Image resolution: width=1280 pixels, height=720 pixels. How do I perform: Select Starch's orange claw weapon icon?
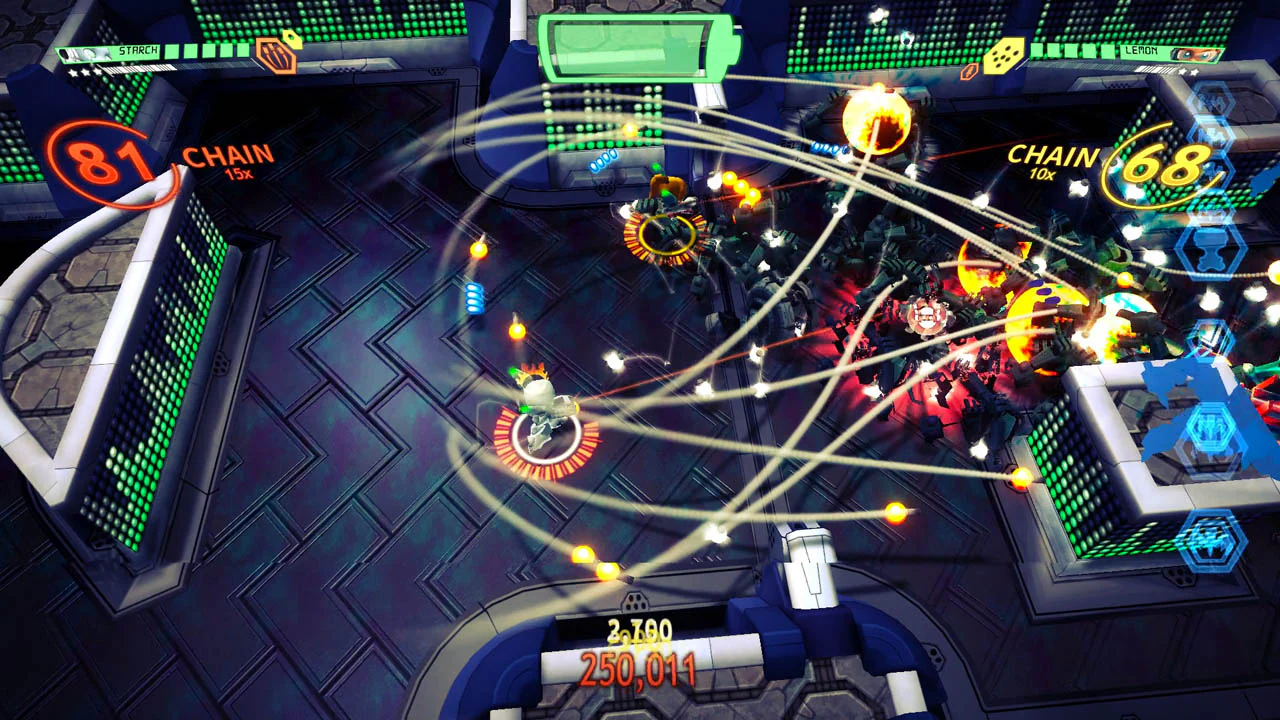point(276,57)
